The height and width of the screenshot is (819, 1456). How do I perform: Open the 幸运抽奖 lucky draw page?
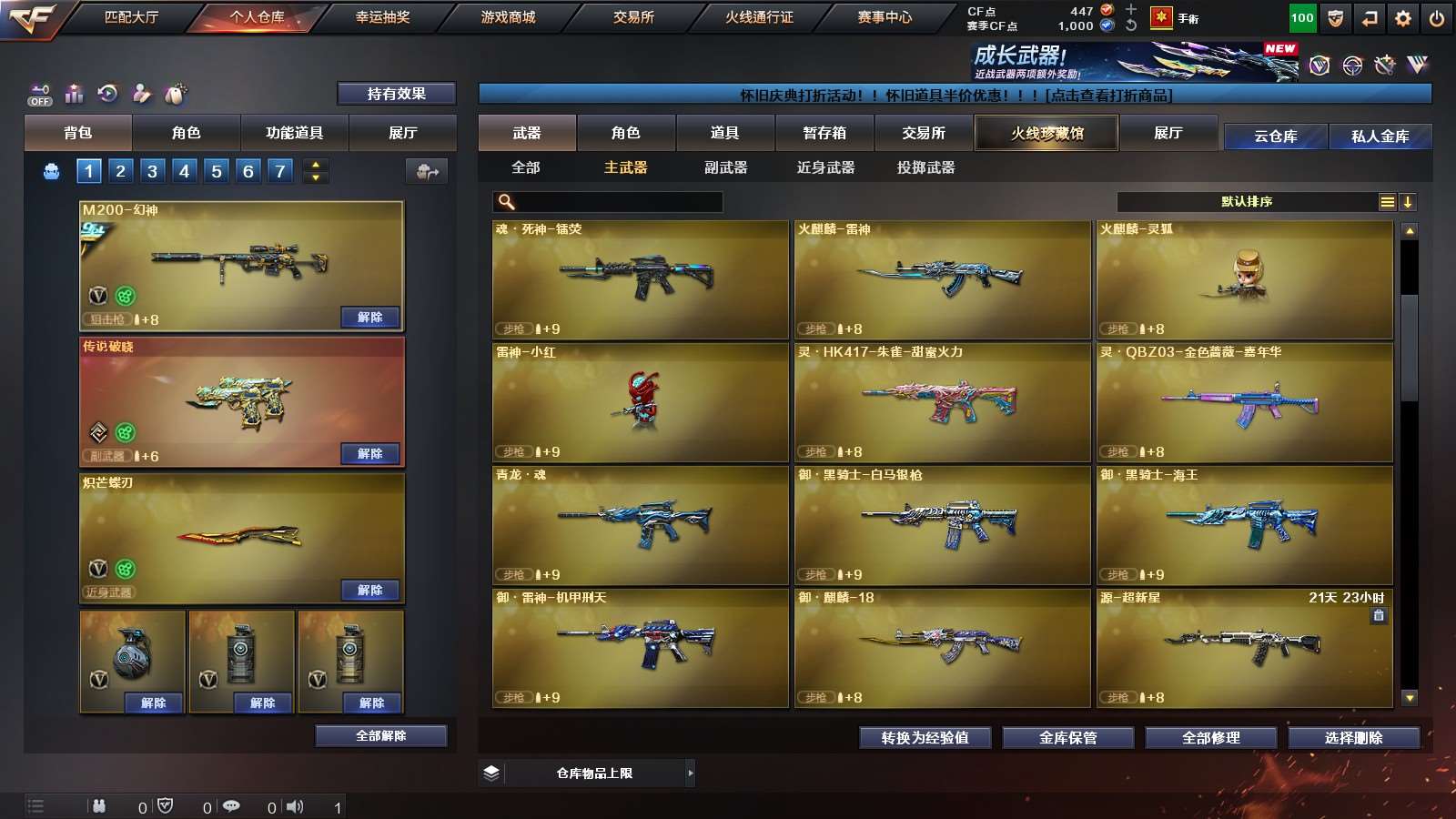point(382,17)
